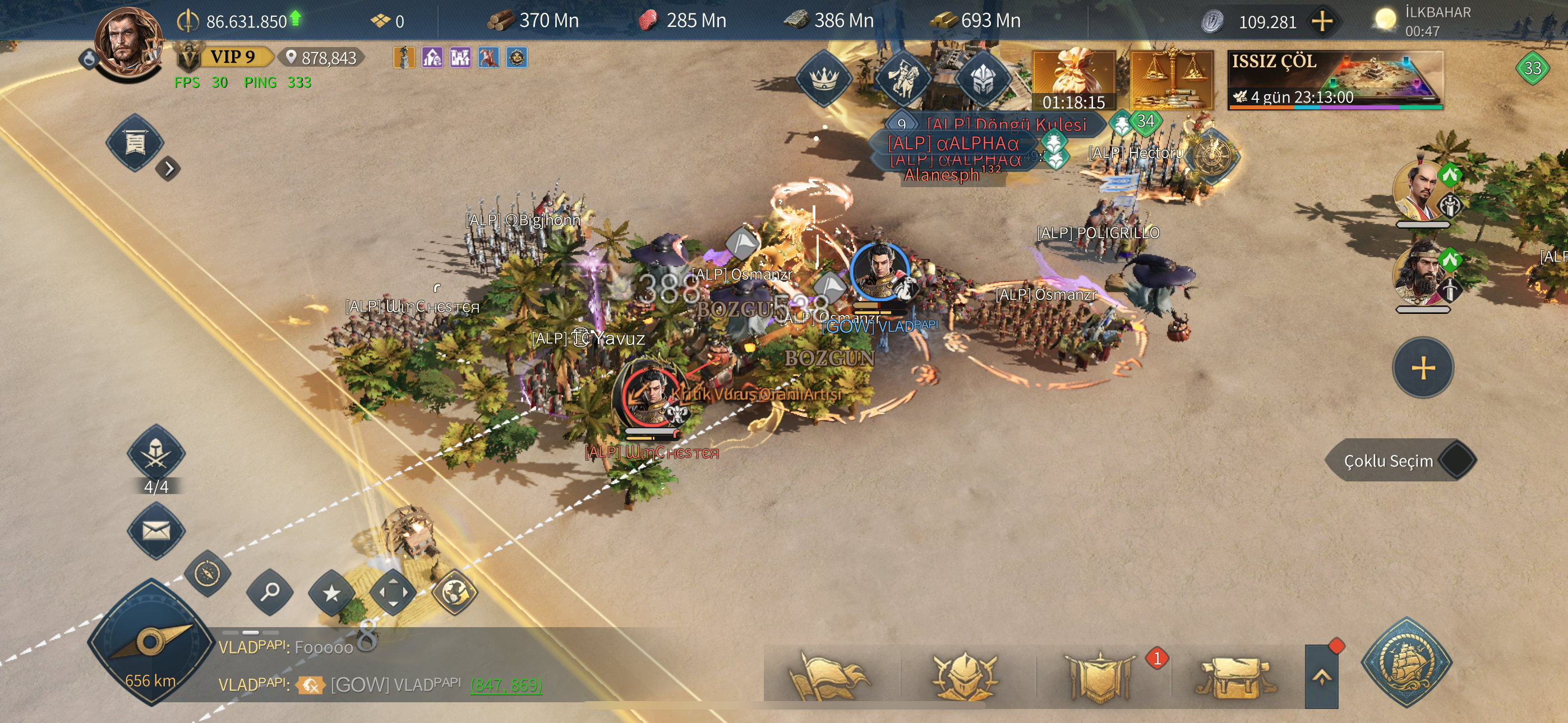Open the quest scroll panel

tap(135, 143)
